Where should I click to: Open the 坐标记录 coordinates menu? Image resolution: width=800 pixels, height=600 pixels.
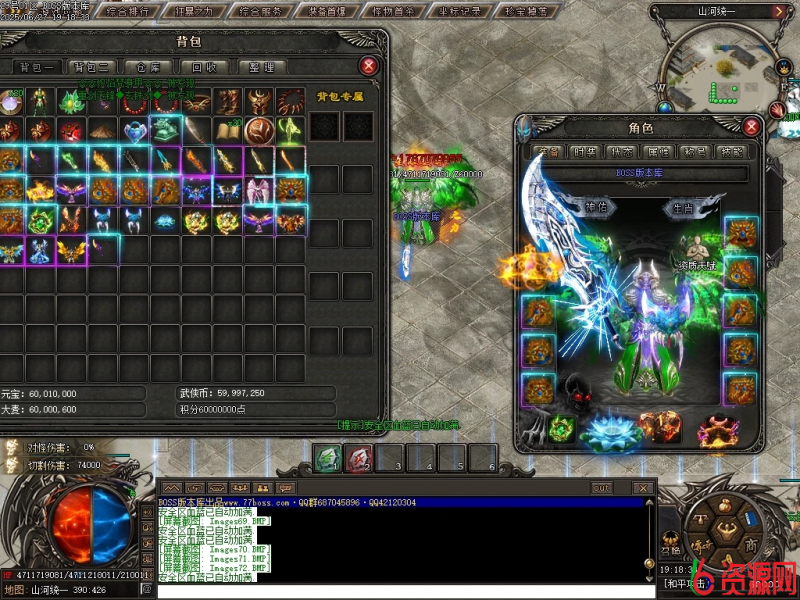click(x=459, y=12)
